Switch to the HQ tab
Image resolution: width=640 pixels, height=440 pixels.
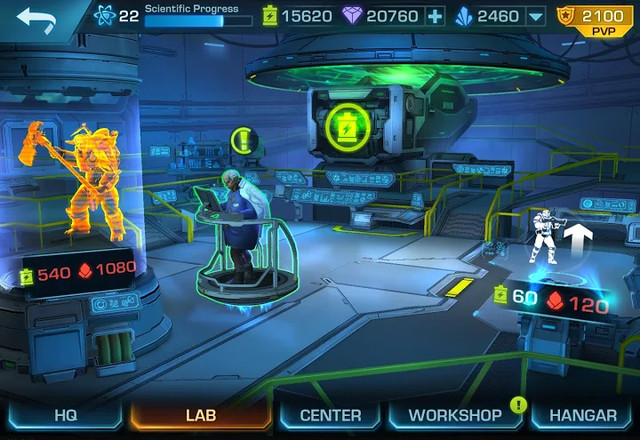click(65, 414)
